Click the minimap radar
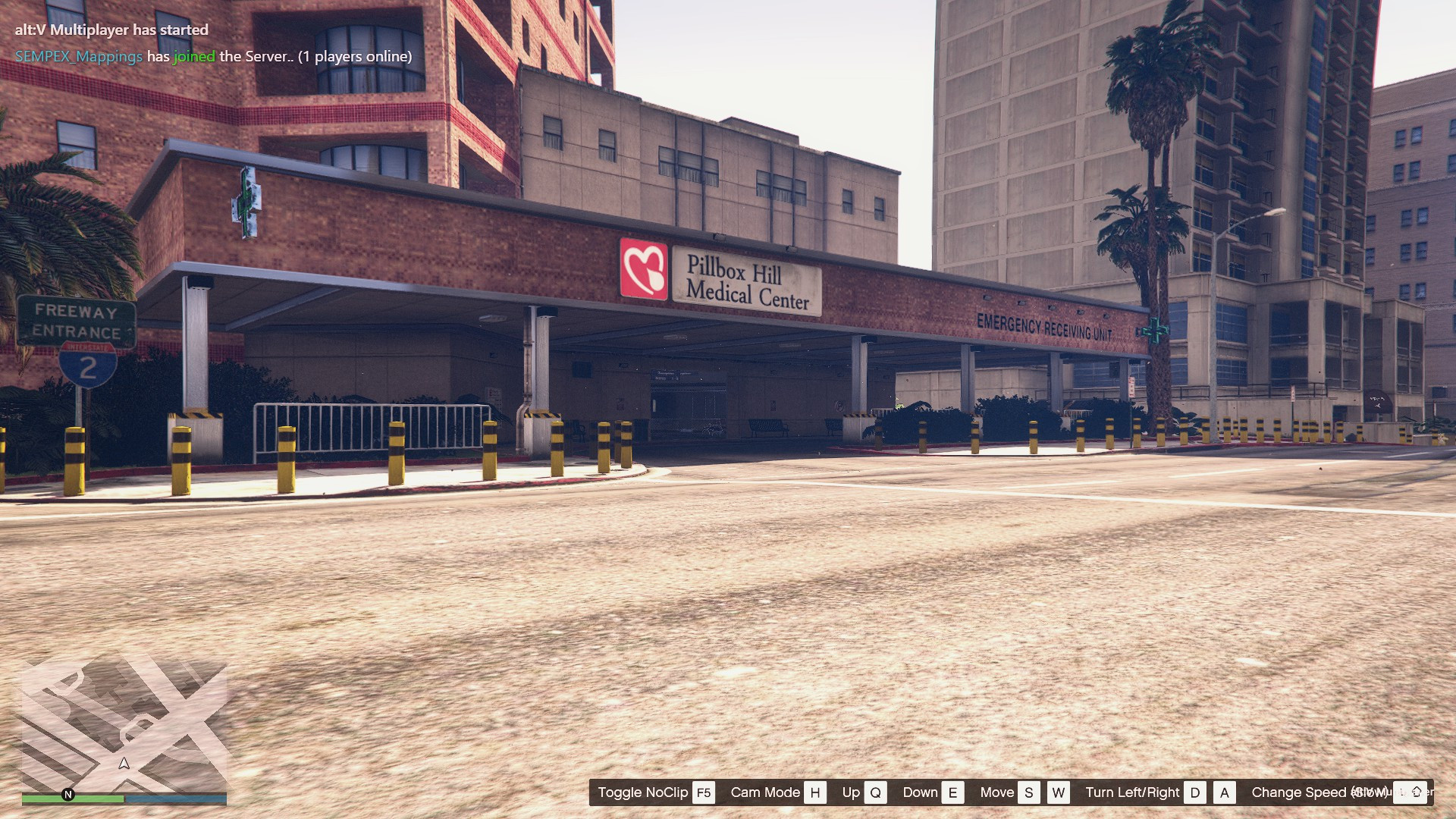This screenshot has width=1456, height=819. pyautogui.click(x=124, y=726)
